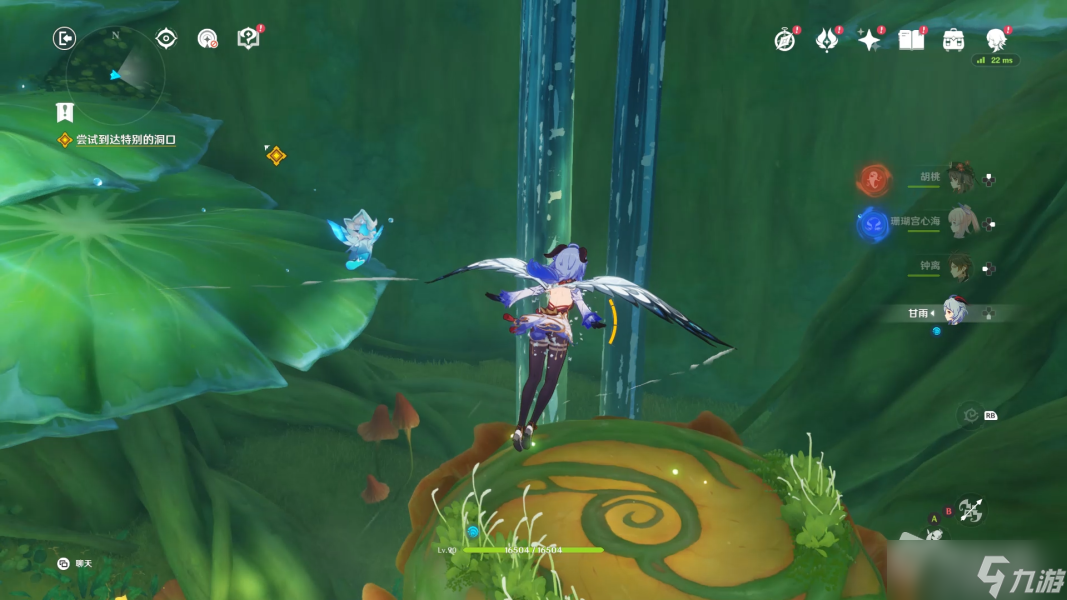This screenshot has width=1067, height=600.
Task: Activate the crossed-arrows bow attack button
Action: (x=970, y=510)
